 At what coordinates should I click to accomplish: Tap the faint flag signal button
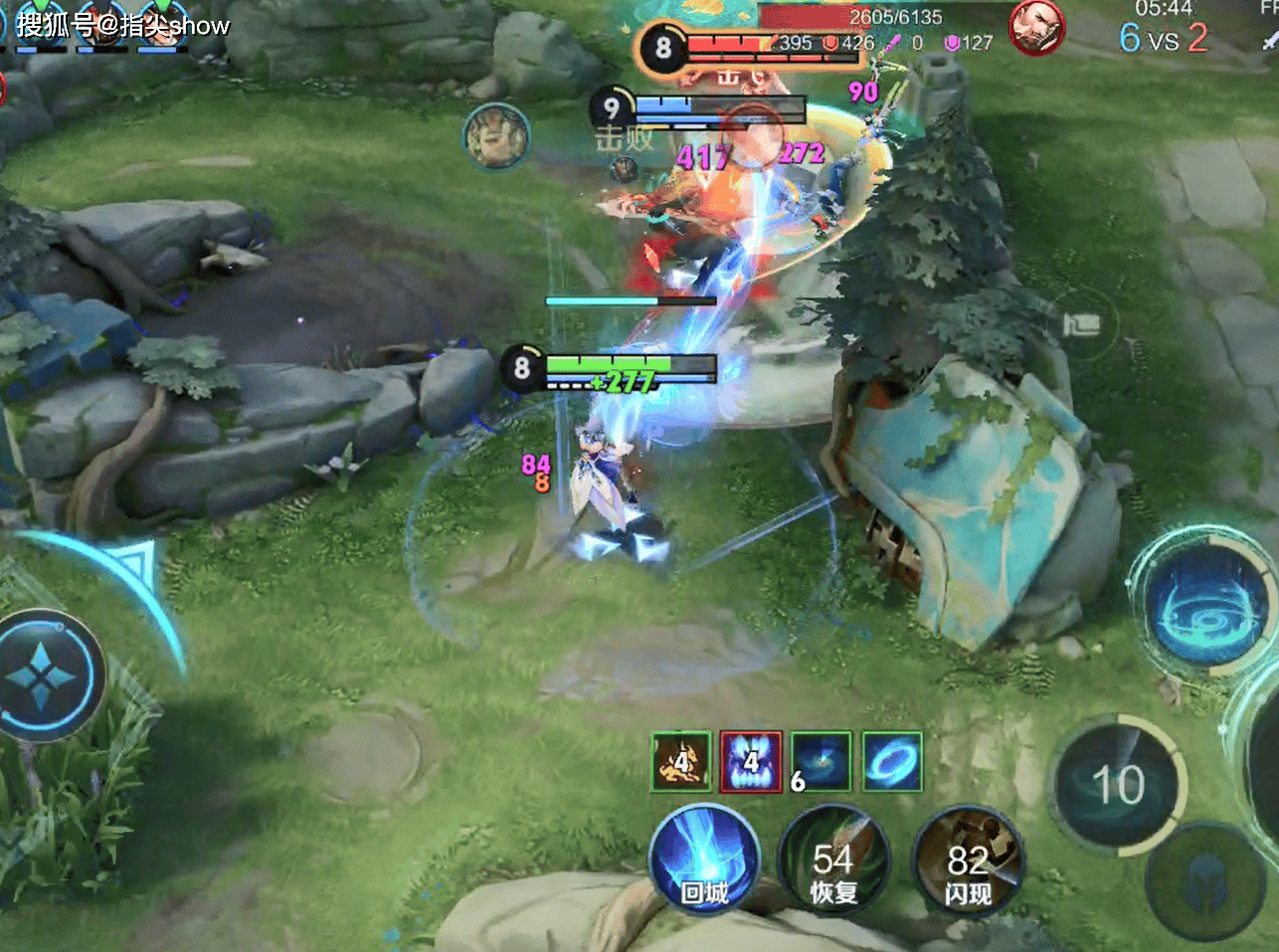click(1083, 323)
